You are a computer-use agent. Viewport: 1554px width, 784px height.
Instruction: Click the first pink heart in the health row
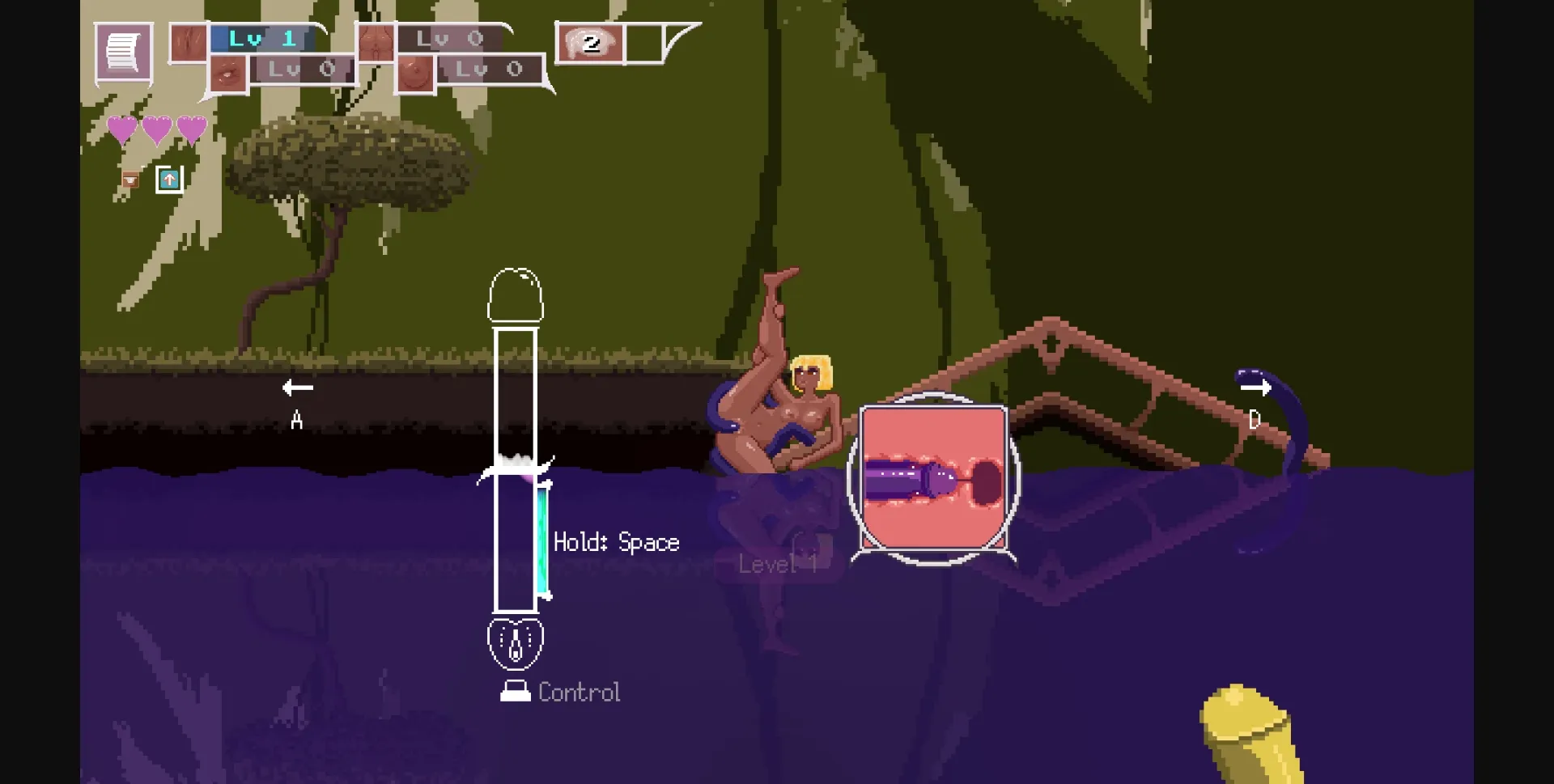pos(122,128)
